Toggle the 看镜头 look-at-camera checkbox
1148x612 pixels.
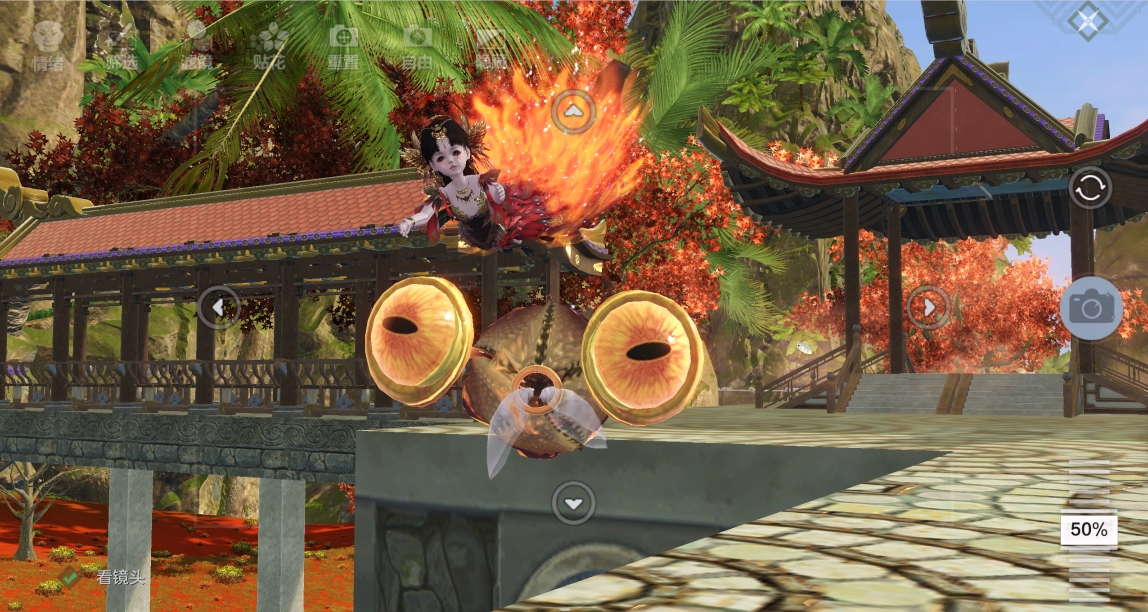[x=70, y=575]
